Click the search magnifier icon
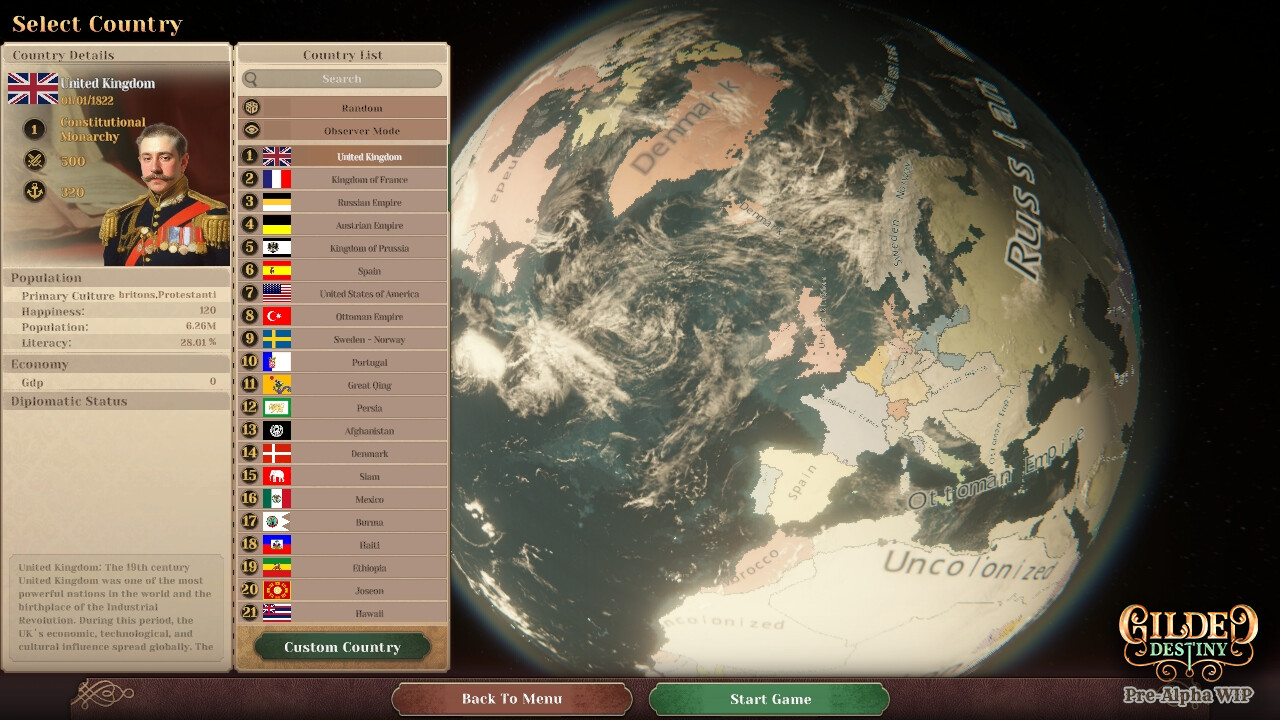The height and width of the screenshot is (720, 1280). pos(253,78)
